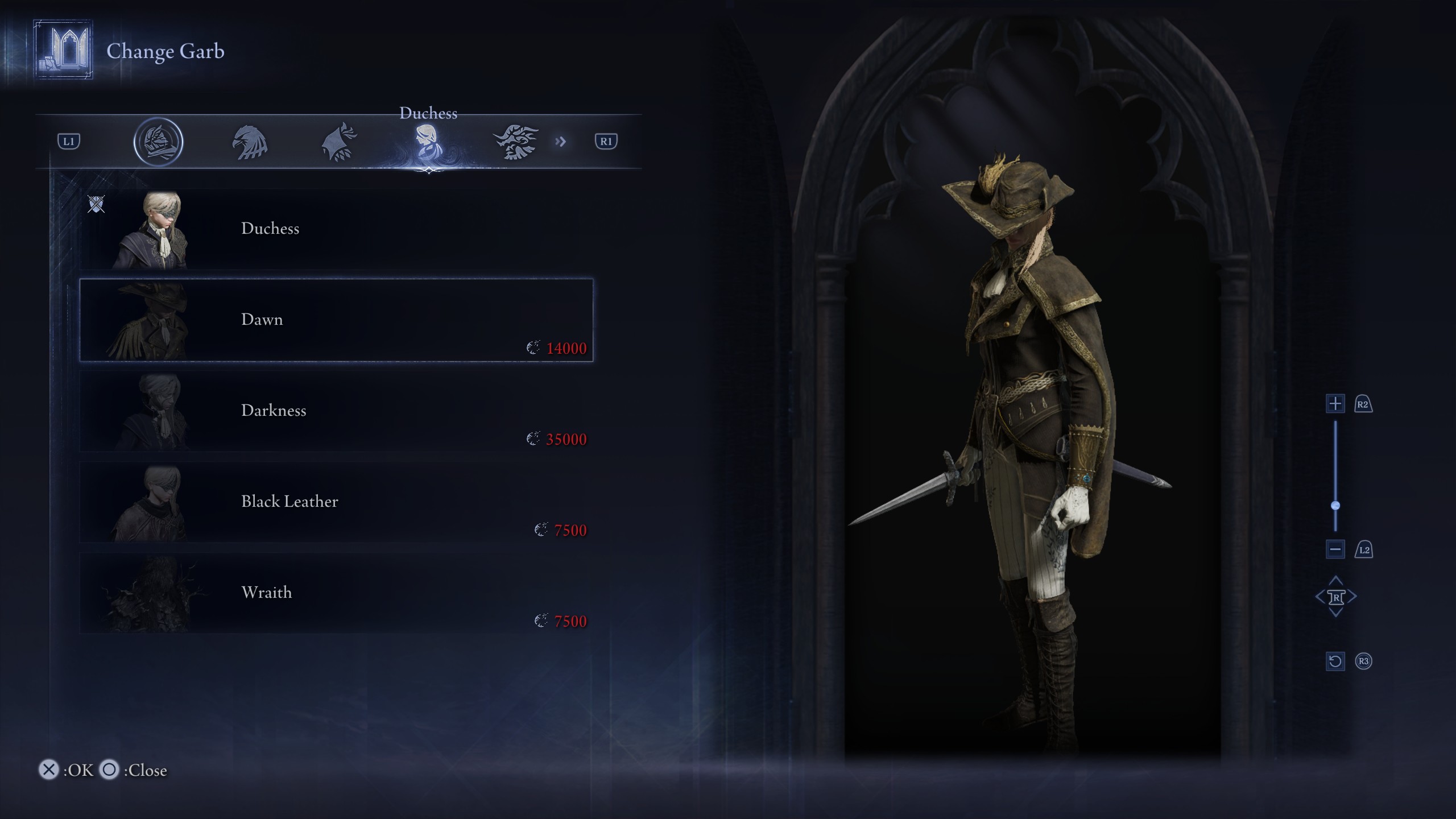The height and width of the screenshot is (819, 1456).
Task: Select the Black Leather garb
Action: click(x=336, y=502)
